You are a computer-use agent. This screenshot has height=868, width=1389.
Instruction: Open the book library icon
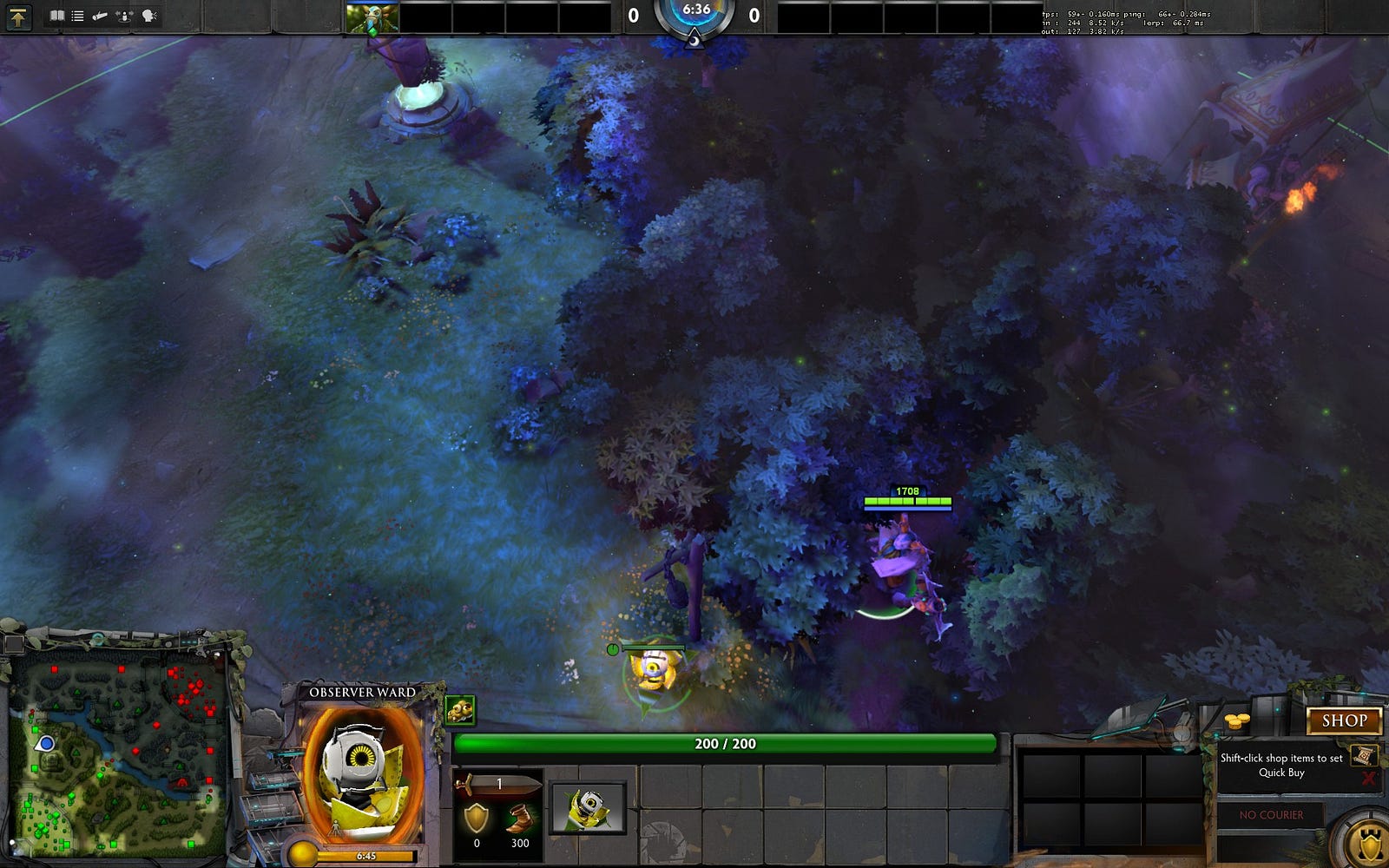(57, 16)
